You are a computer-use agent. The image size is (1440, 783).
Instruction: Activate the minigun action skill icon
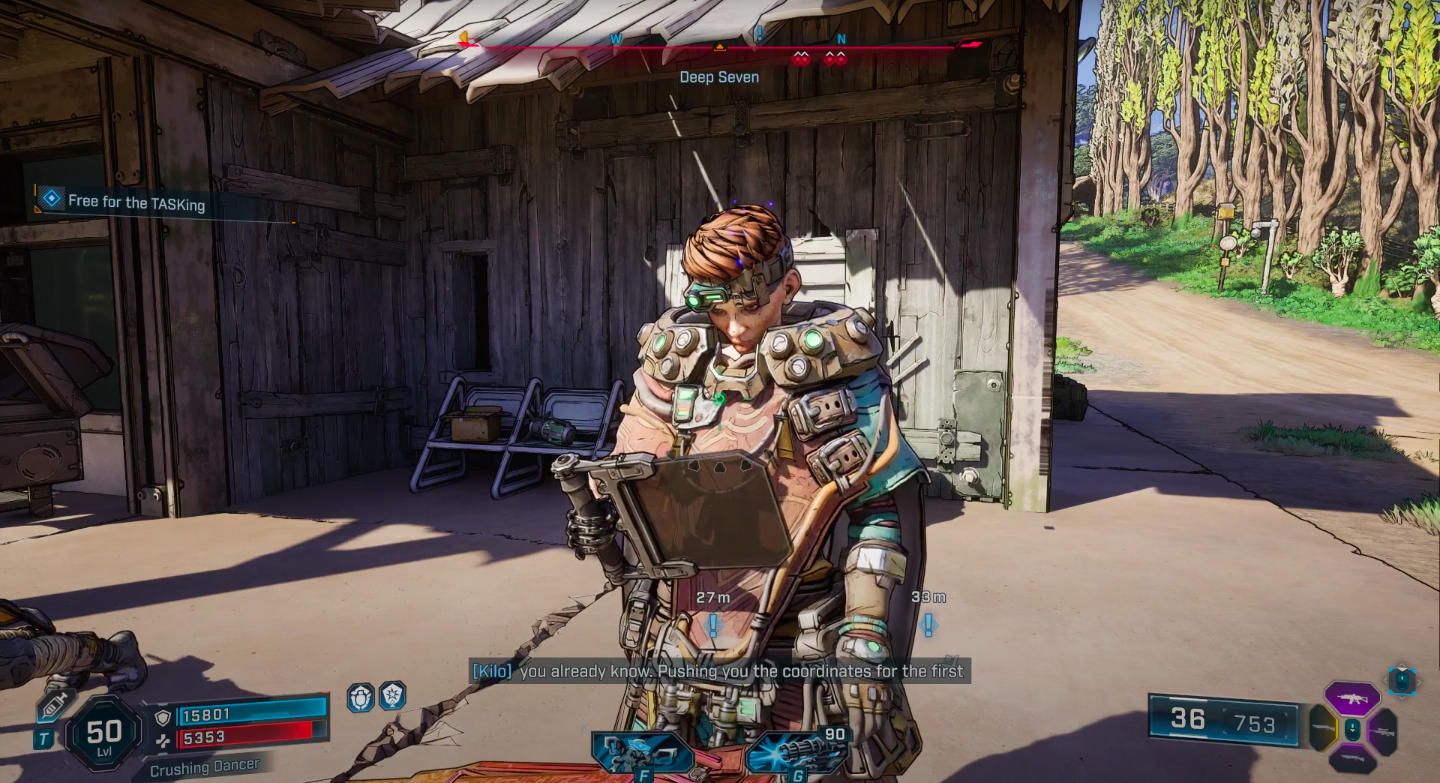[x=796, y=753]
